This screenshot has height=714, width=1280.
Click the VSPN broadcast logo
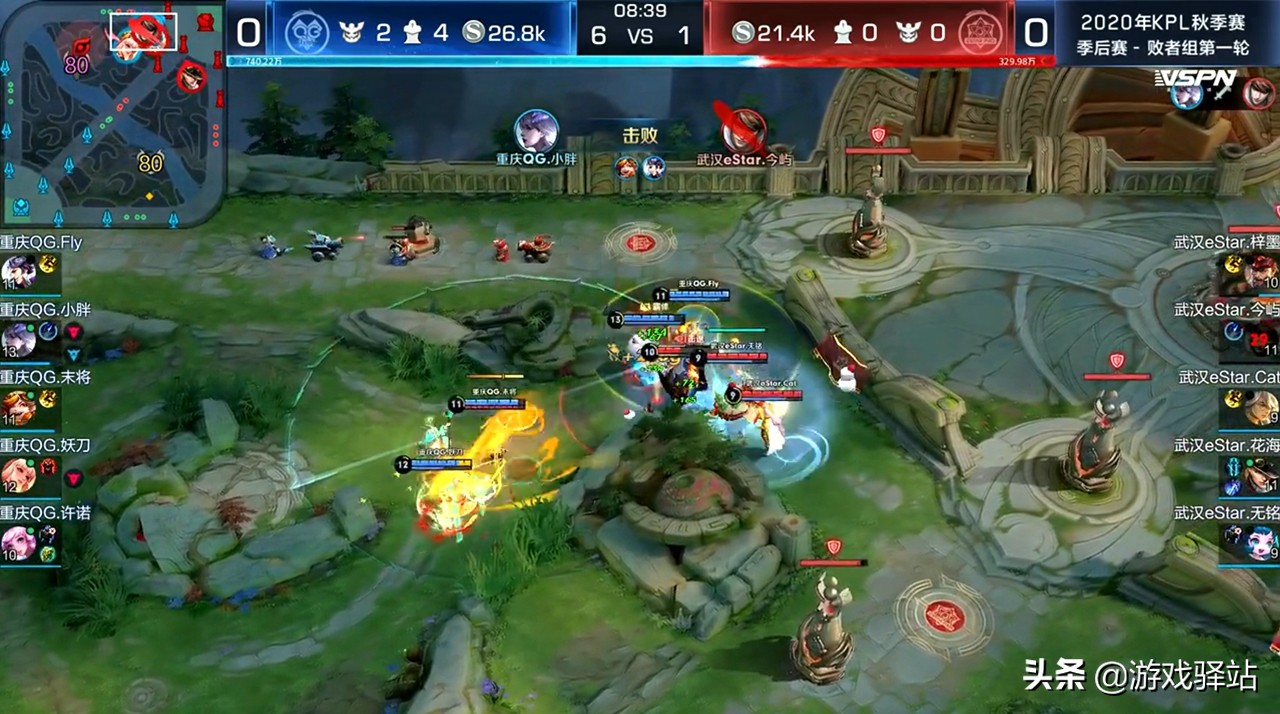point(1196,78)
